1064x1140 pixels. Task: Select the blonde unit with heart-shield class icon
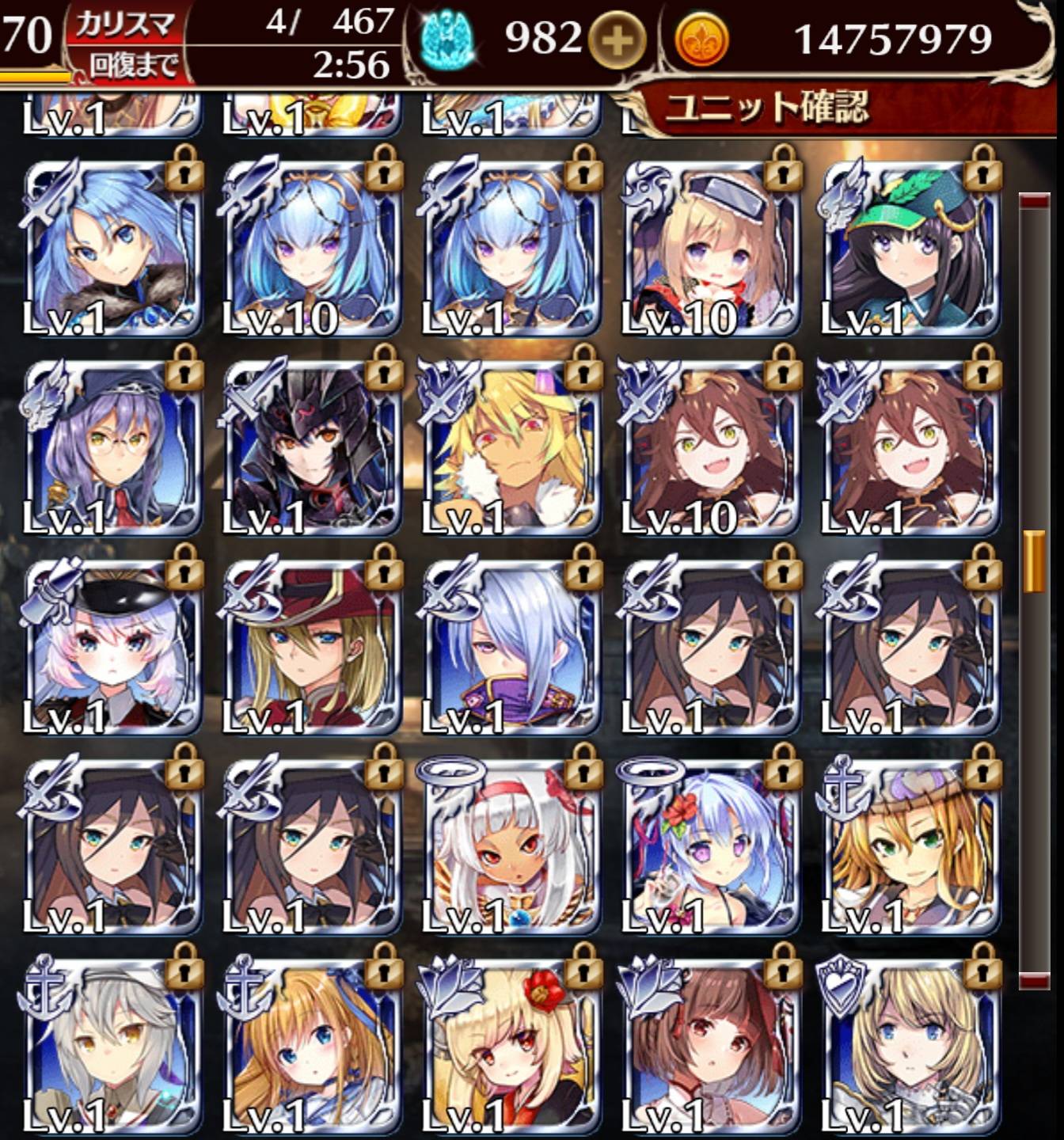[x=909, y=1045]
